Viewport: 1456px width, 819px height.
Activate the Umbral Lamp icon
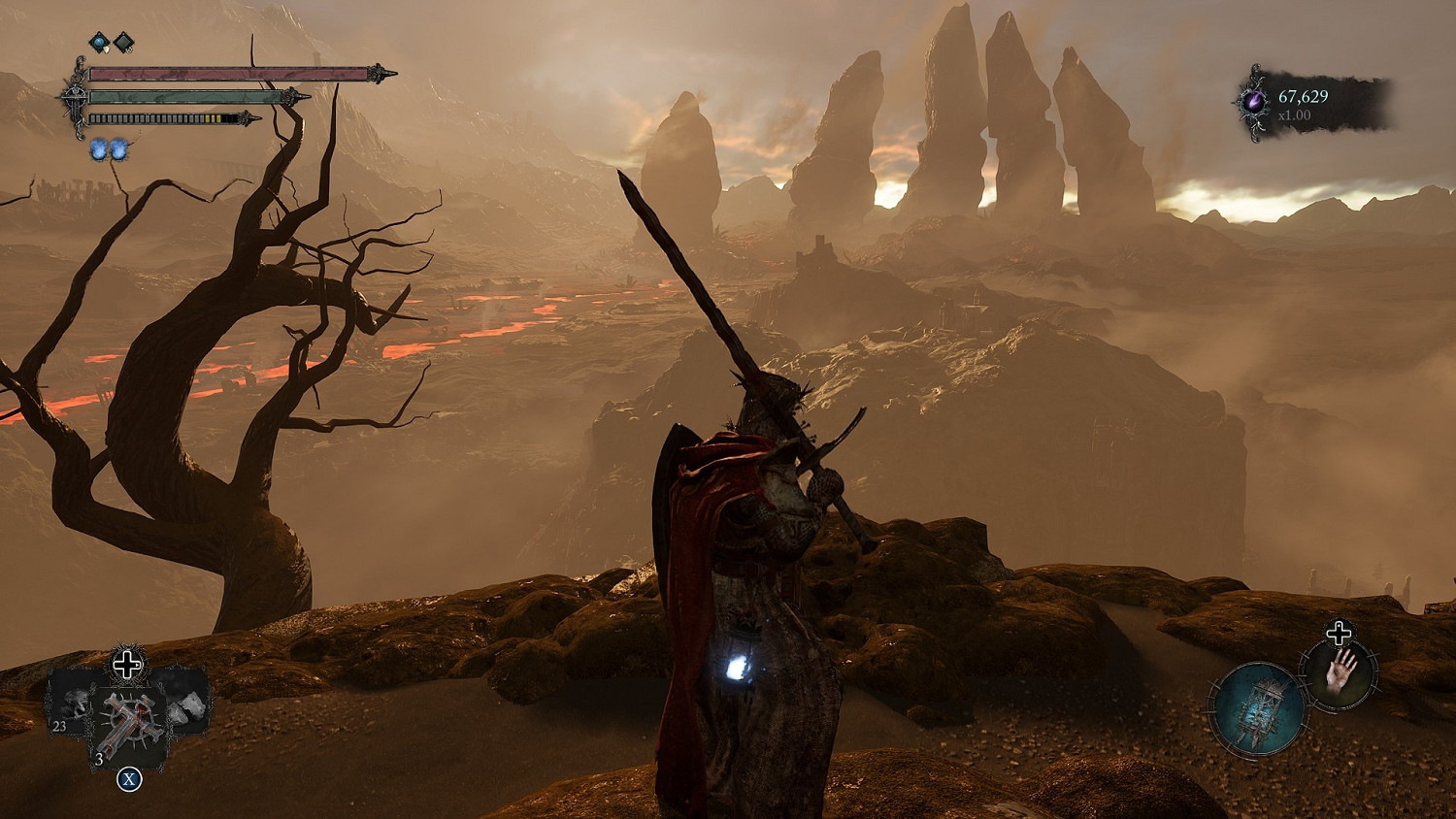click(1258, 707)
